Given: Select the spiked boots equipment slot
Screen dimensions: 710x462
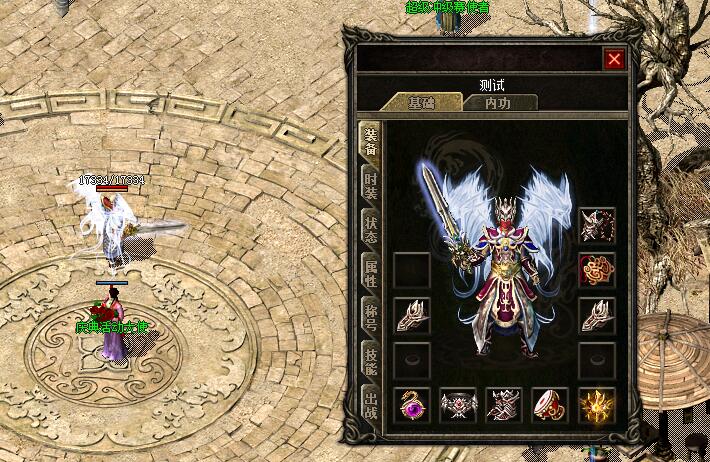Looking at the screenshot, I should click(x=504, y=405).
